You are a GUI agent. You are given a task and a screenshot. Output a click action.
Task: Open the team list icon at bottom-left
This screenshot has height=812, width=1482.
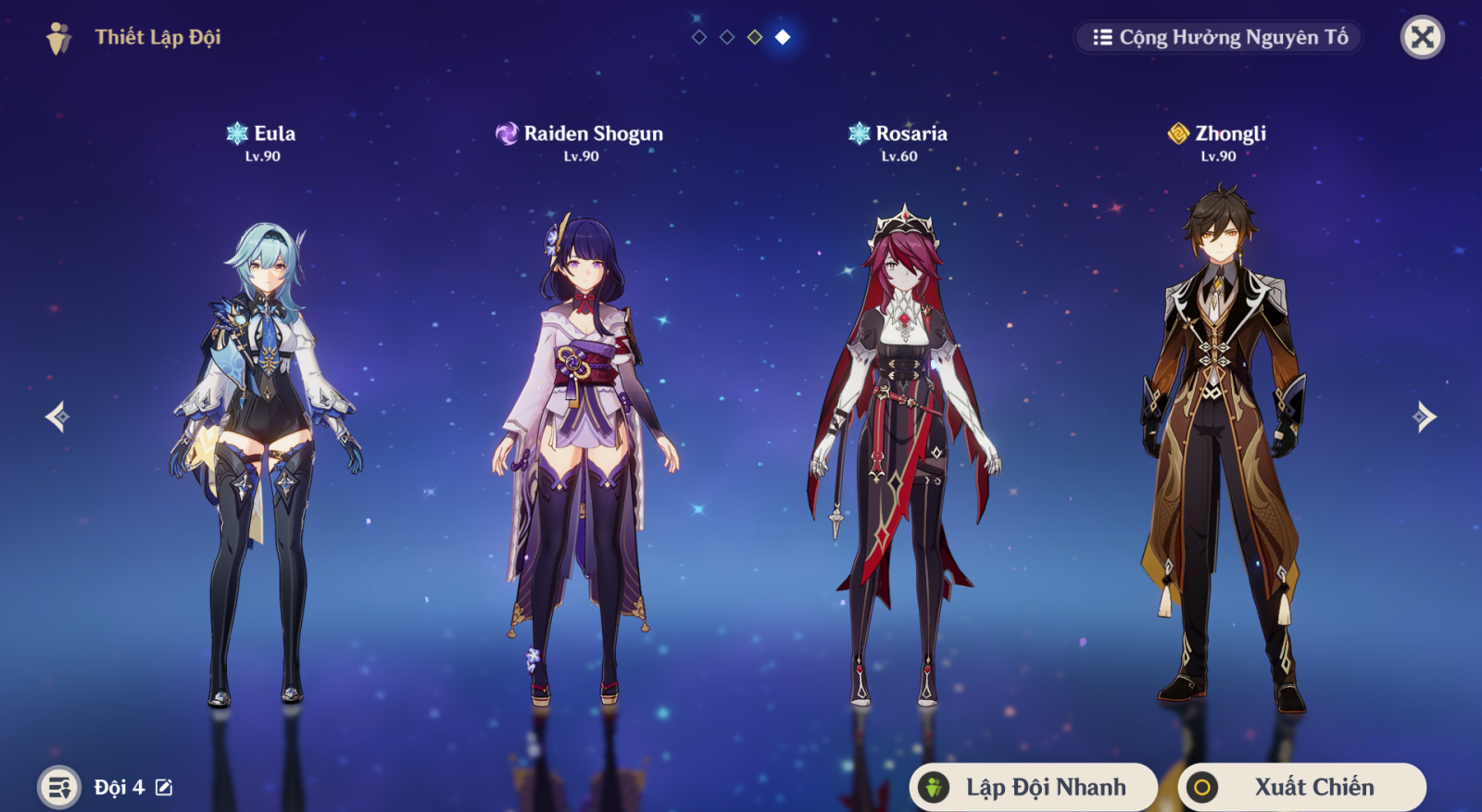[57, 786]
